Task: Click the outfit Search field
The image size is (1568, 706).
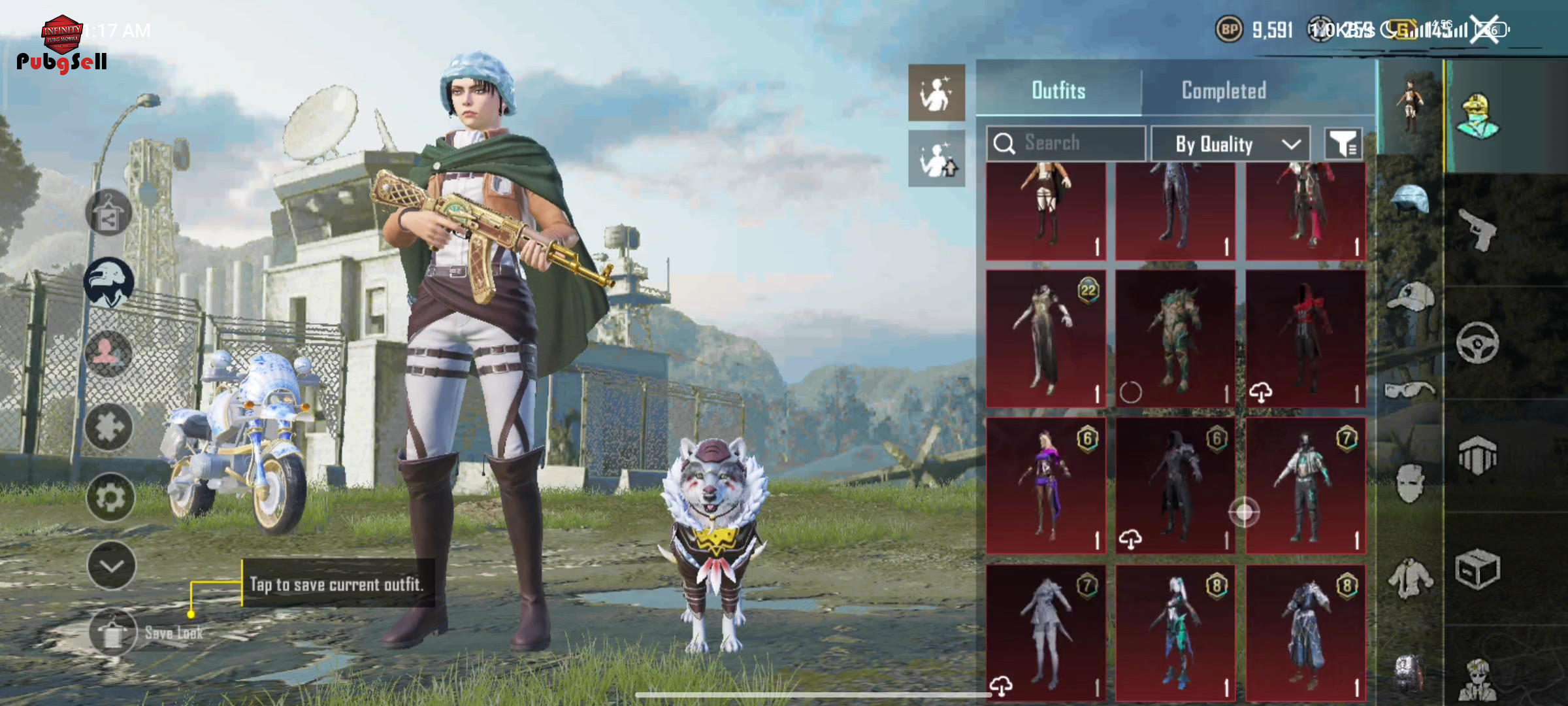Action: [1066, 143]
